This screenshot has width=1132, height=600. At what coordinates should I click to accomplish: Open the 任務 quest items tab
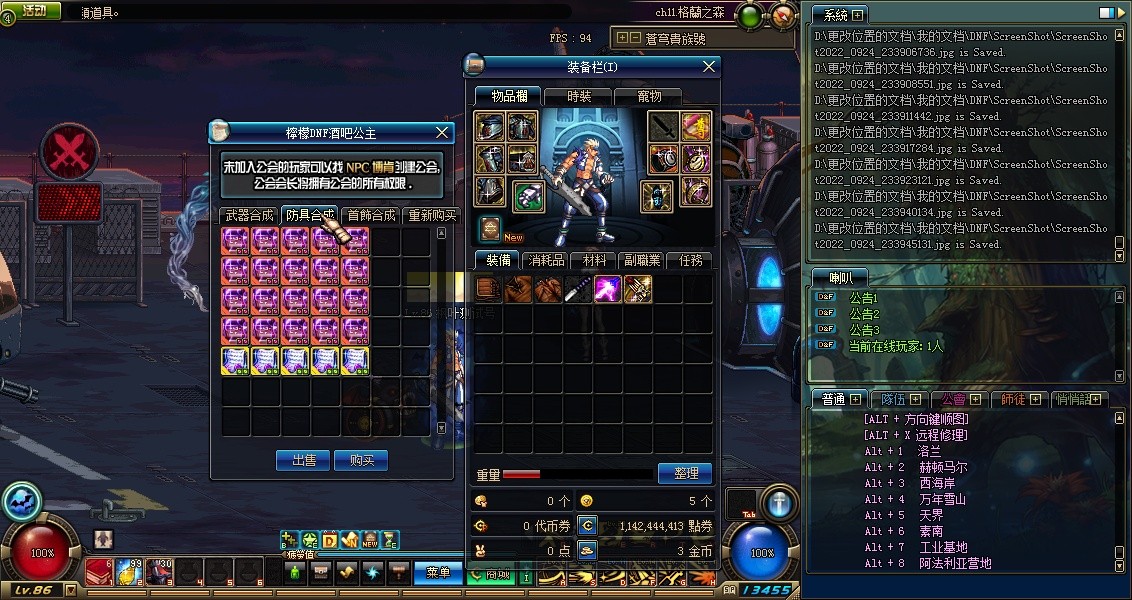click(690, 260)
